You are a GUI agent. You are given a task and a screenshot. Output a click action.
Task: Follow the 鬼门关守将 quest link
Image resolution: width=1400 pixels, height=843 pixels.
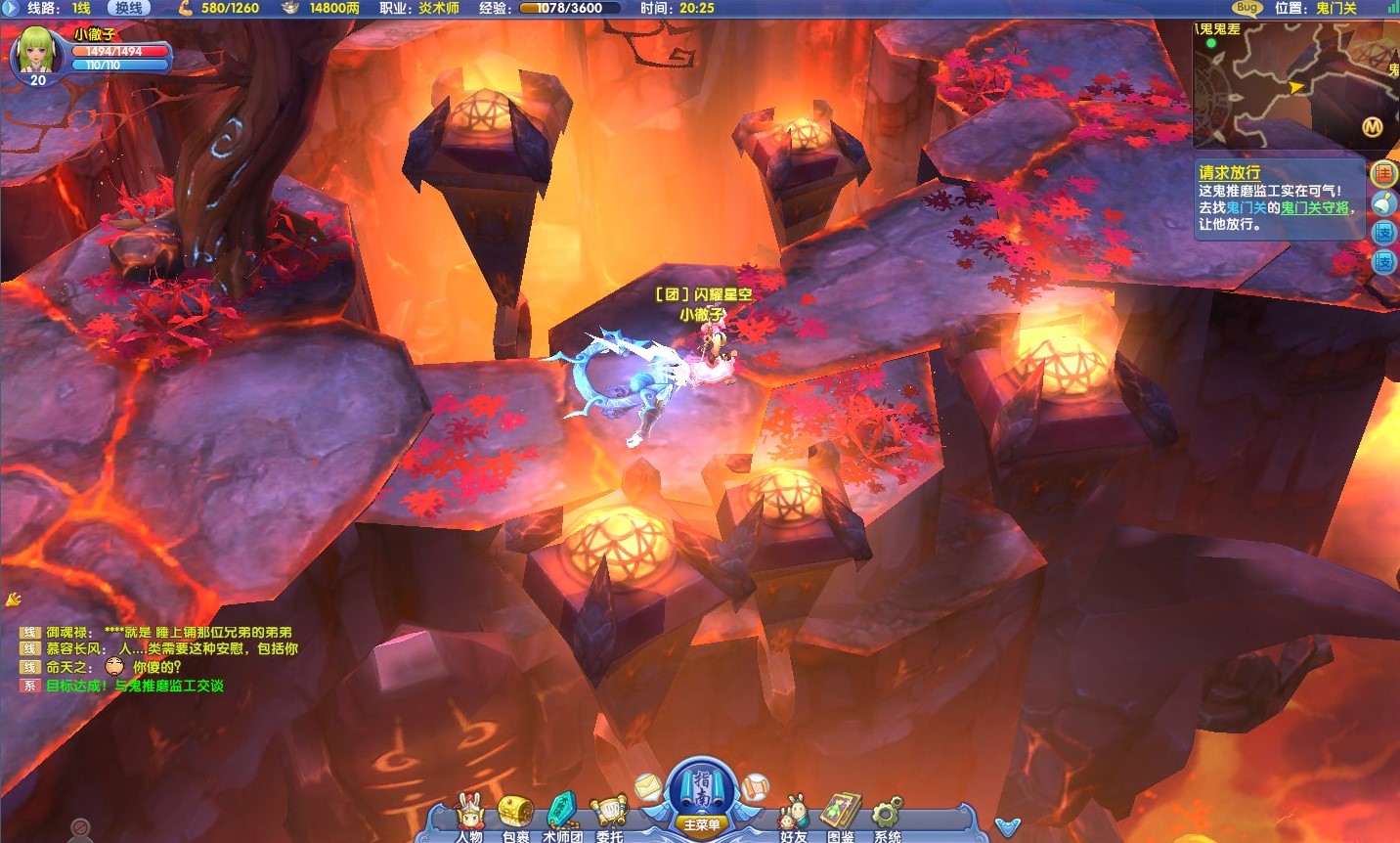pyautogui.click(x=1315, y=208)
